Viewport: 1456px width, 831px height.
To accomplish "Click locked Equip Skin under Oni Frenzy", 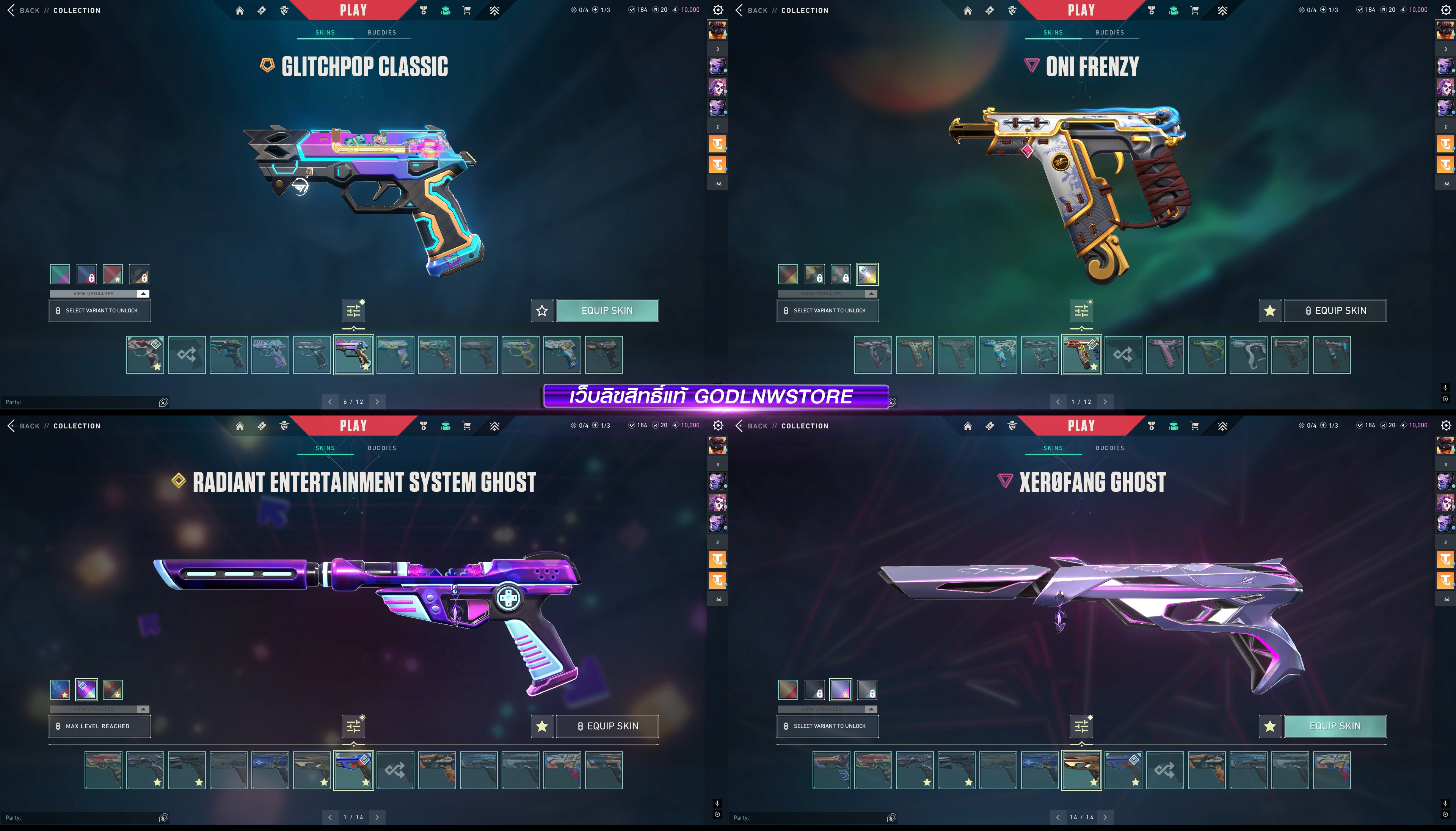I will pos(1334,310).
